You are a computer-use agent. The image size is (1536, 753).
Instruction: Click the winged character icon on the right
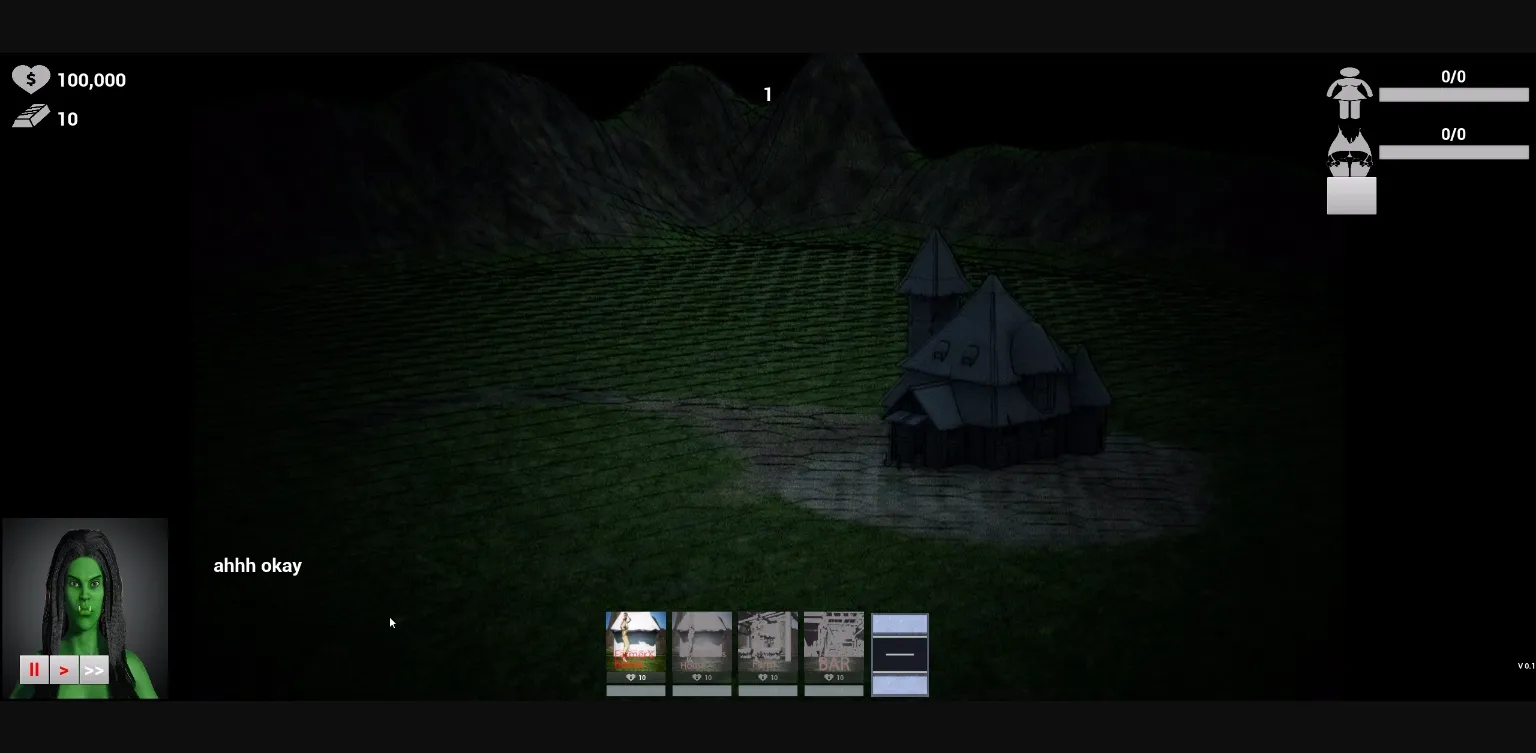(x=1351, y=150)
